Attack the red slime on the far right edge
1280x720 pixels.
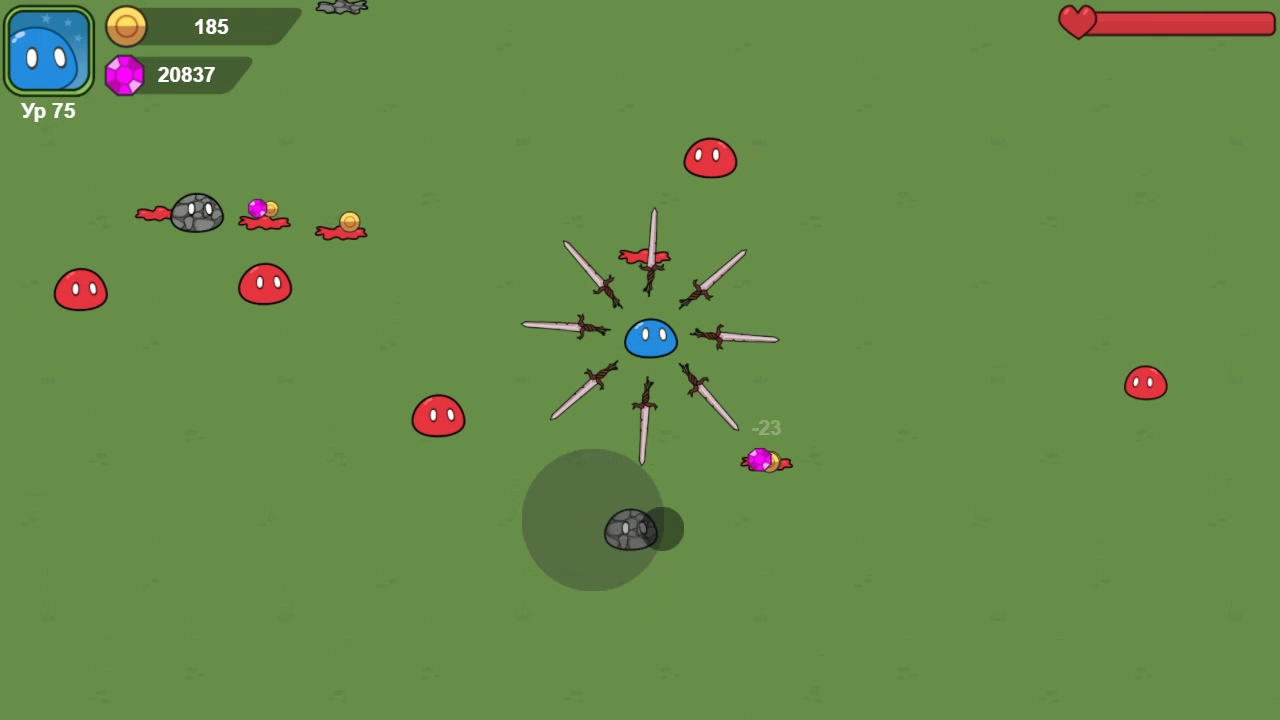pyautogui.click(x=1145, y=383)
